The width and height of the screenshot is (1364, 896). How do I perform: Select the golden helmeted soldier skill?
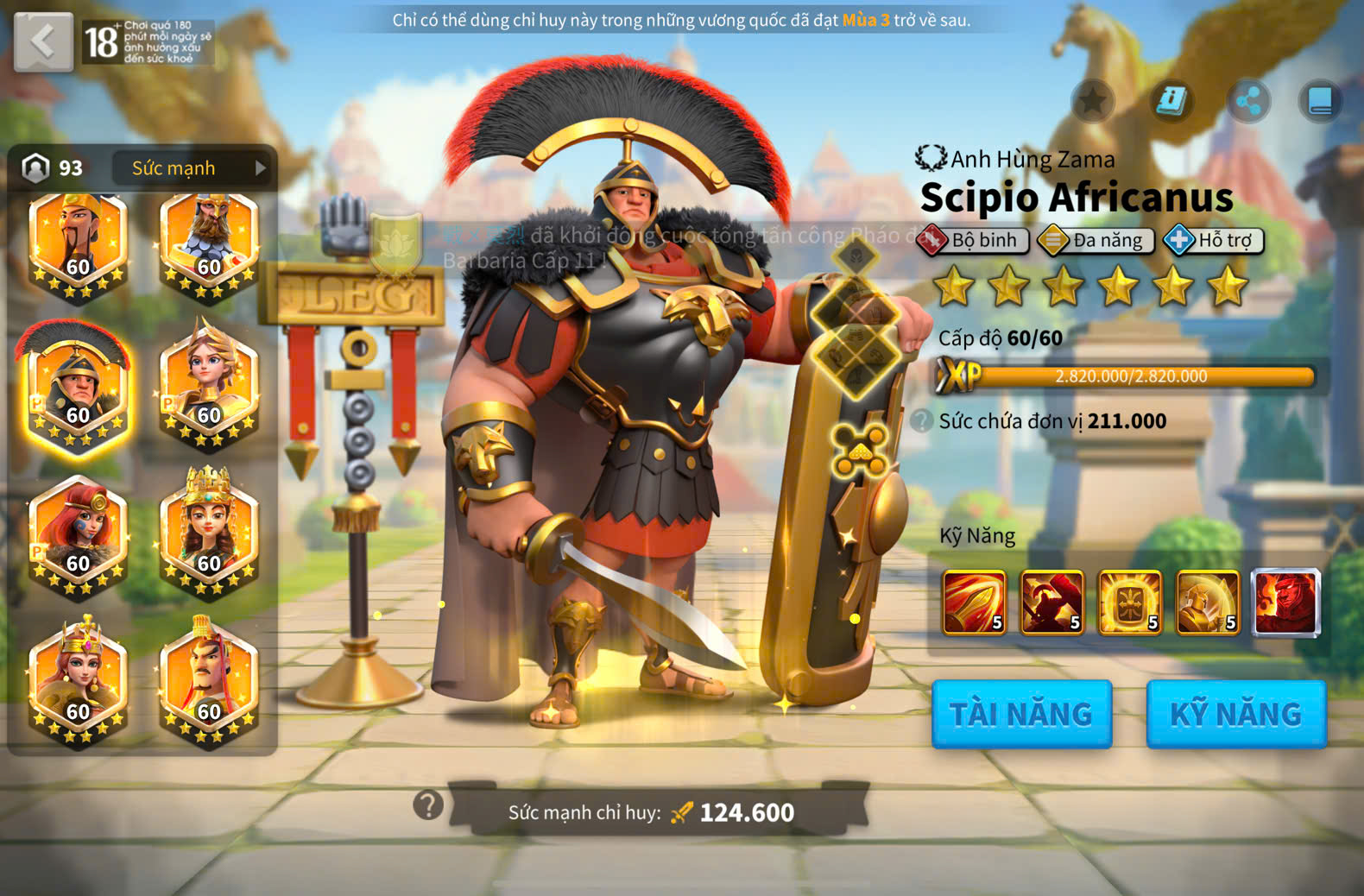pyautogui.click(x=1208, y=602)
